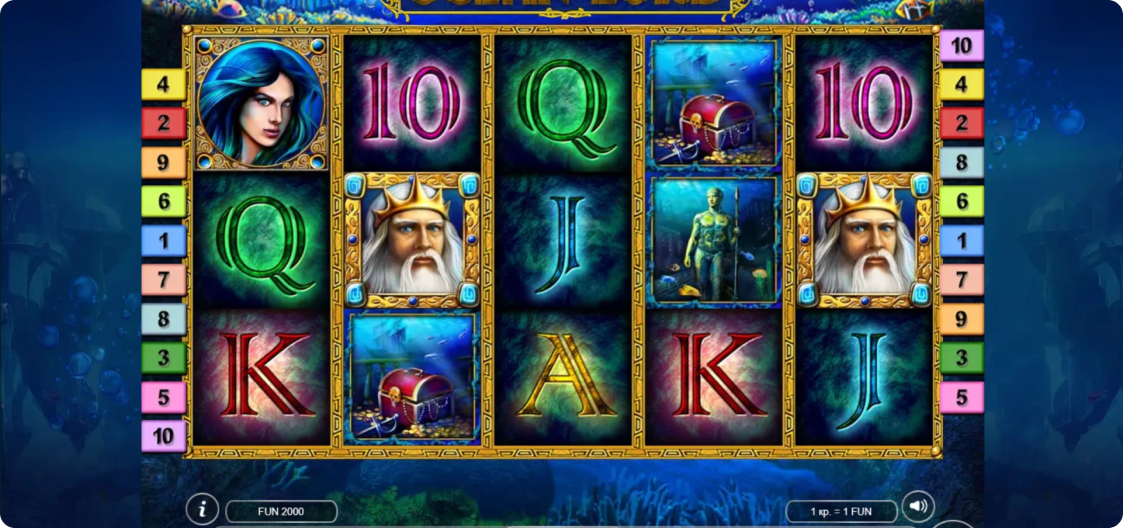The width and height of the screenshot is (1123, 528).
Task: Pick payline 1 tag on the left column
Action: pos(163,241)
